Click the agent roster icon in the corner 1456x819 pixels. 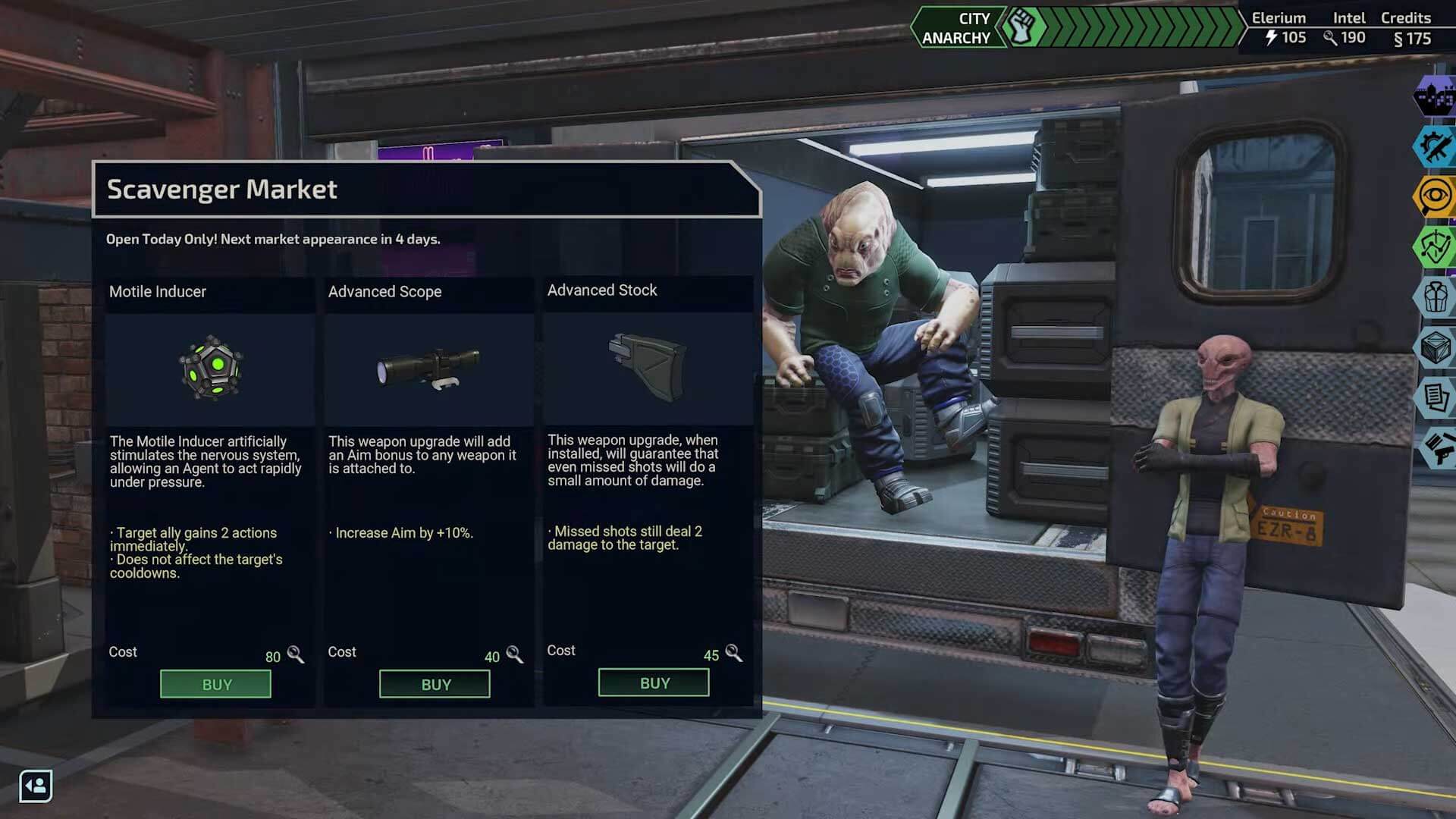[36, 786]
